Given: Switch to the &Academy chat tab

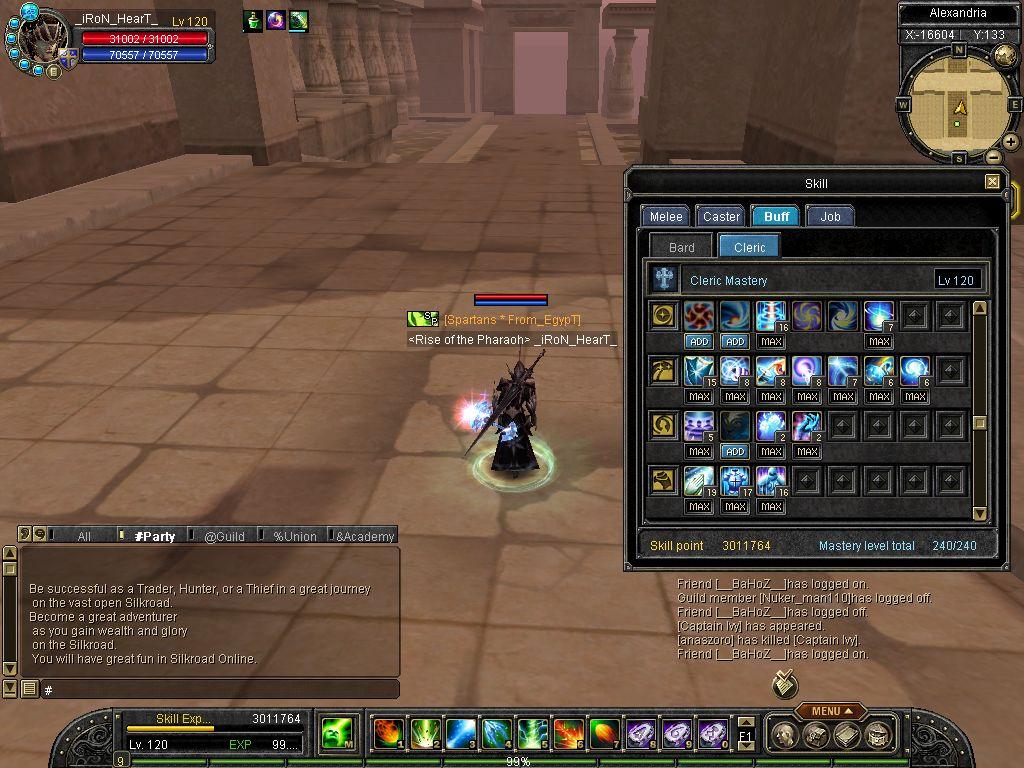Looking at the screenshot, I should pos(364,536).
